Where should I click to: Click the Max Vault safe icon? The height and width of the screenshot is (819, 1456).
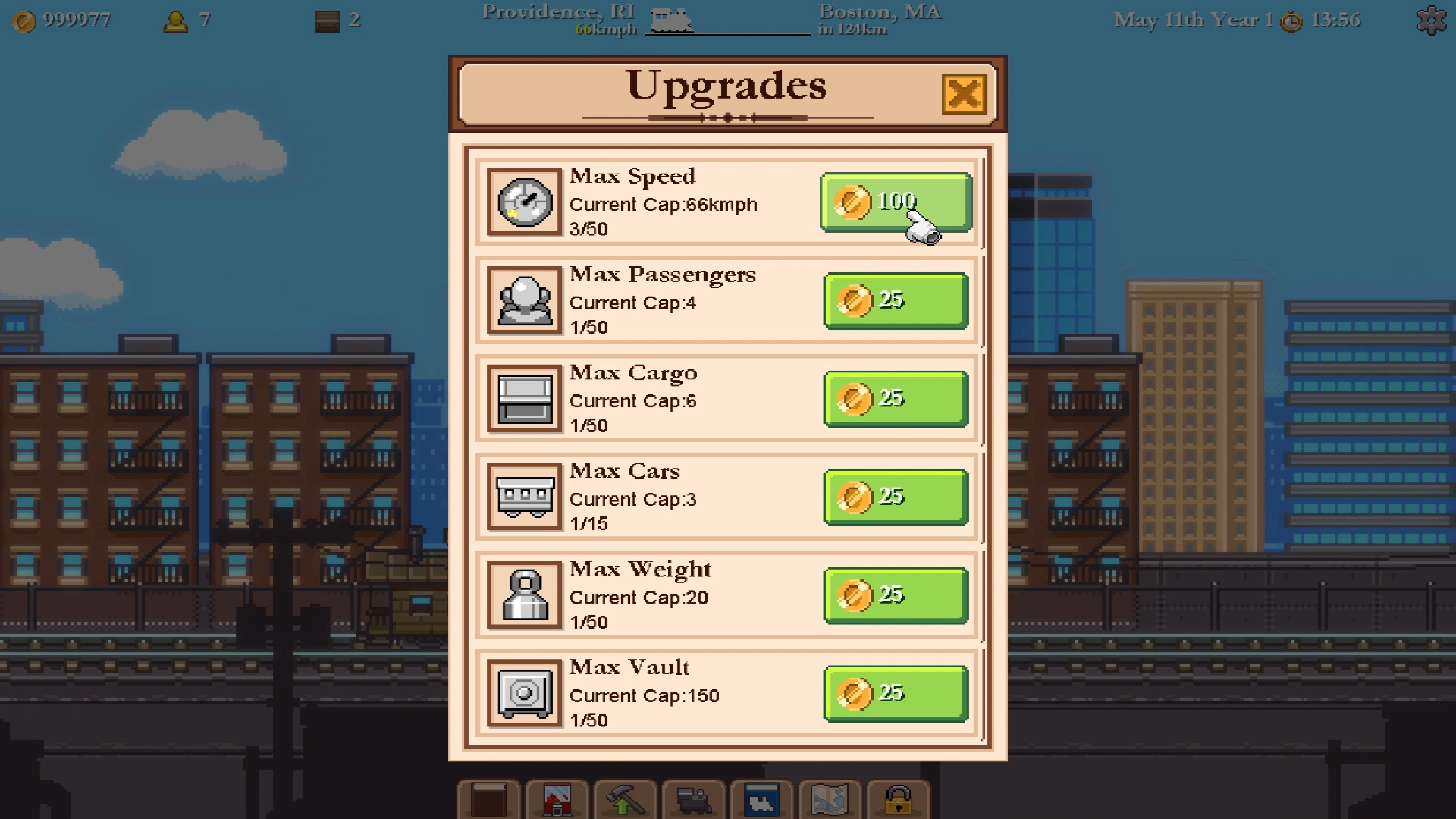click(x=525, y=692)
